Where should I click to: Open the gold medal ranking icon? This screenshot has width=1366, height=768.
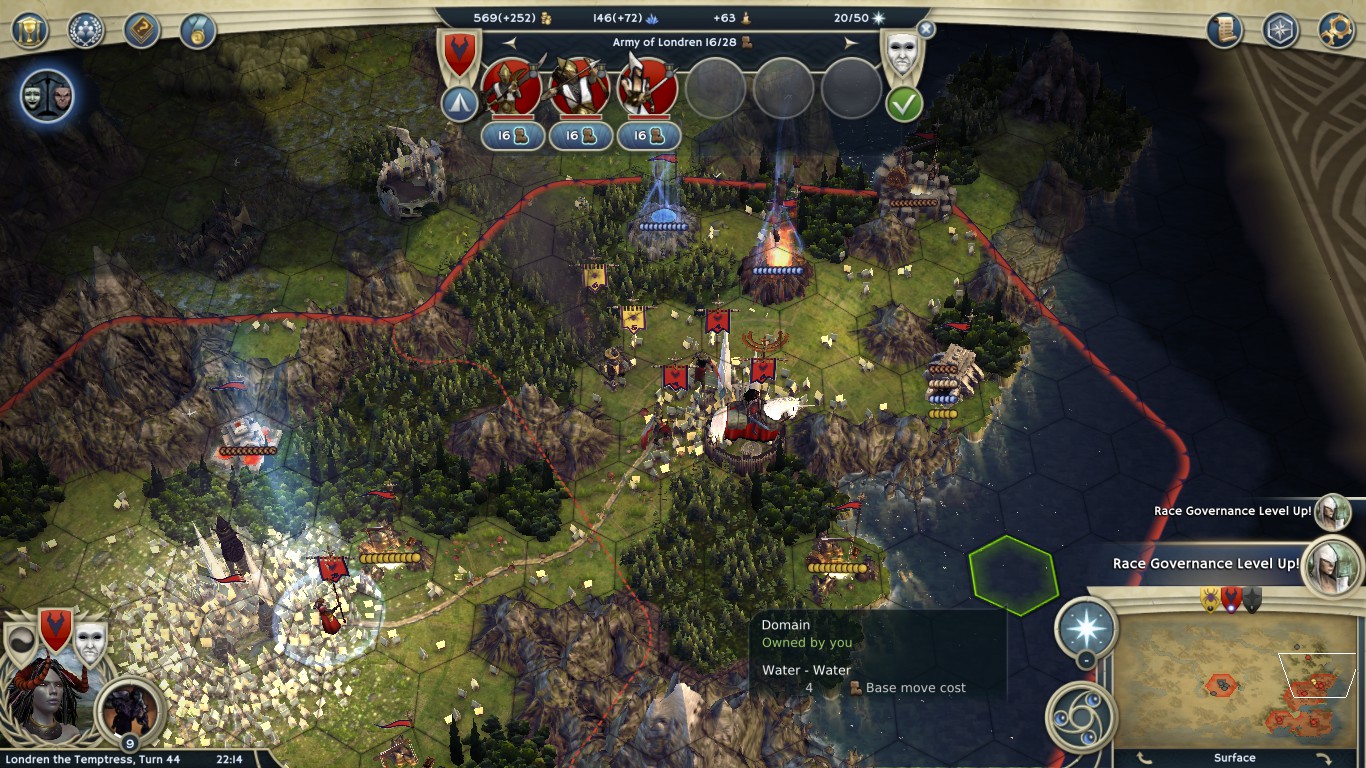pyautogui.click(x=198, y=30)
